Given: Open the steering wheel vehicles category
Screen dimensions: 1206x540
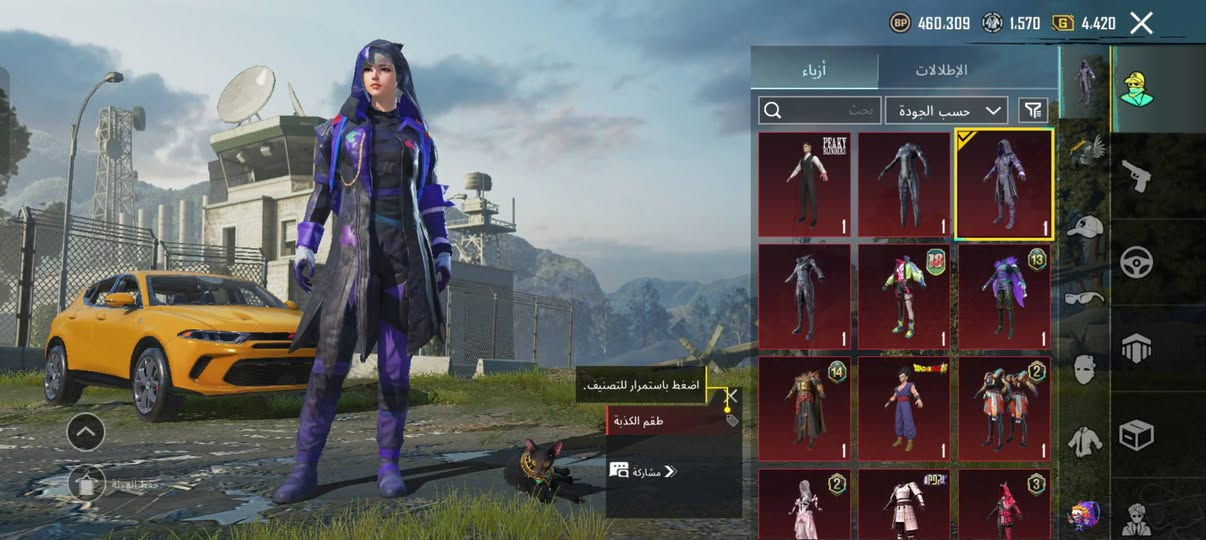Looking at the screenshot, I should [x=1136, y=262].
